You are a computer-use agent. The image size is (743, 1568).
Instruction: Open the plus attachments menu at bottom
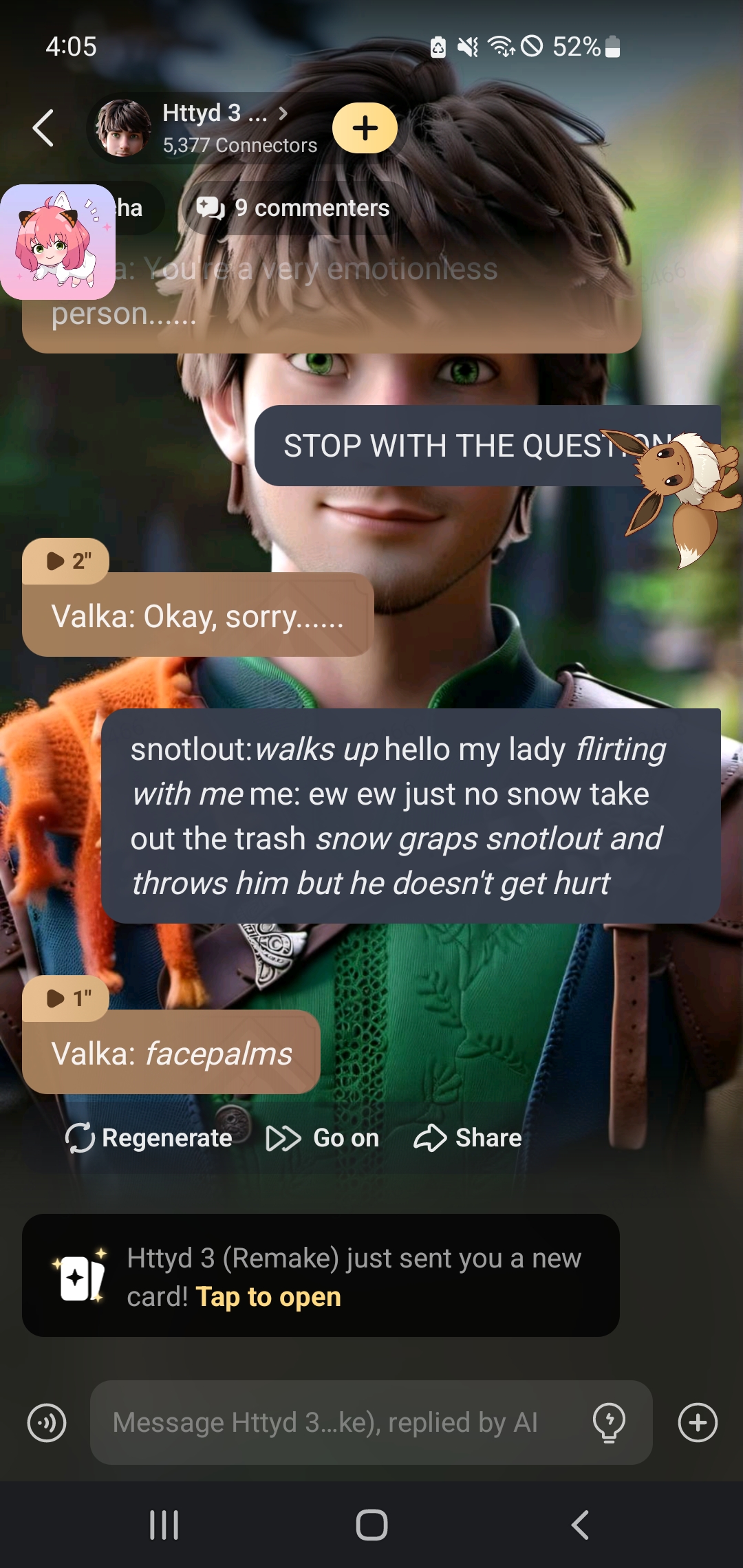[698, 1422]
